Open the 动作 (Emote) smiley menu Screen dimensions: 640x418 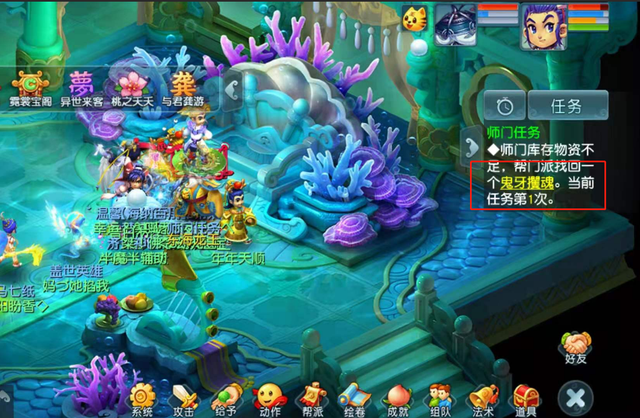coord(268,395)
